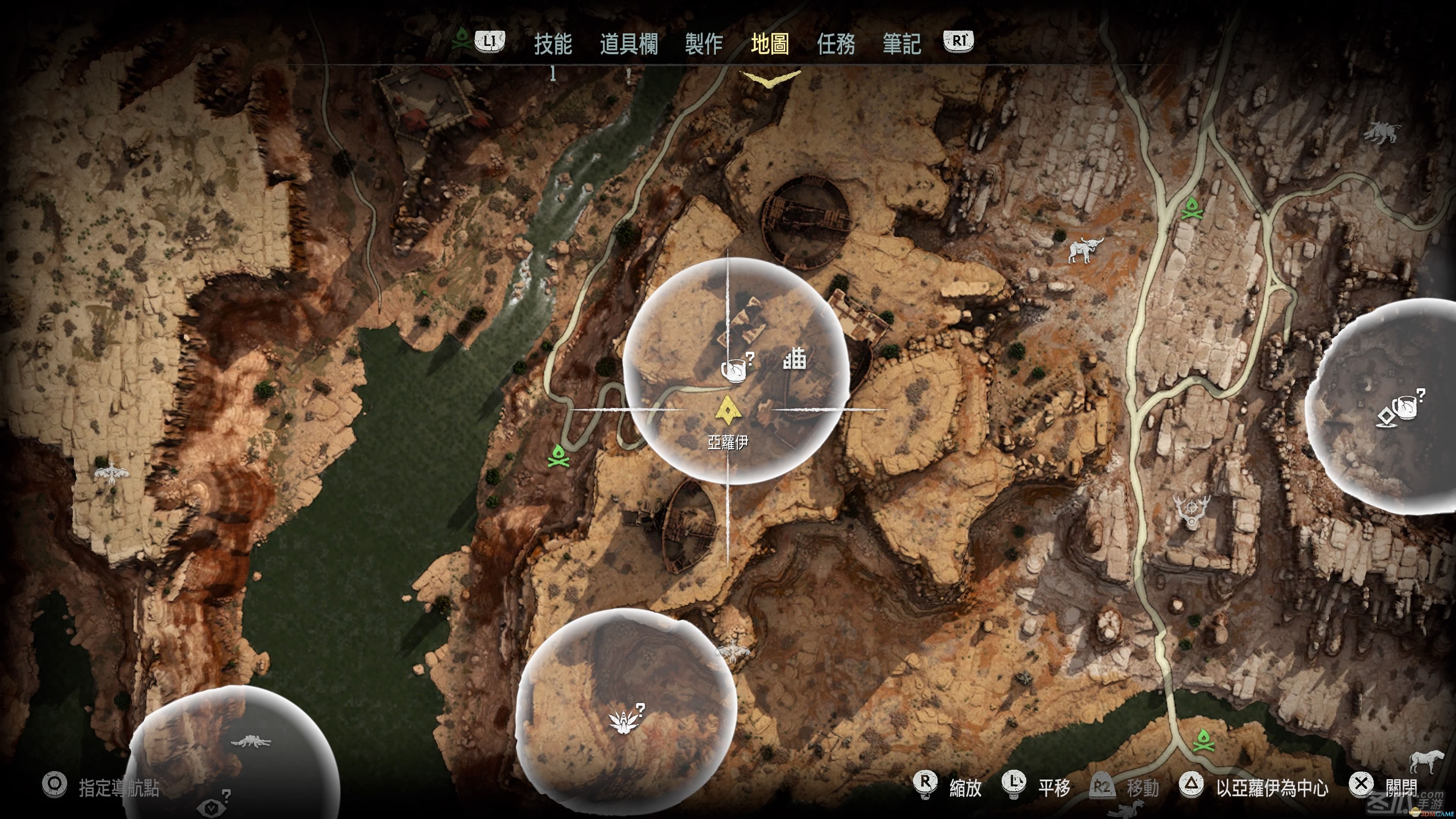Screen dimensions: 1456x819
Task: Go to the 製作 crafting tab
Action: click(x=704, y=44)
